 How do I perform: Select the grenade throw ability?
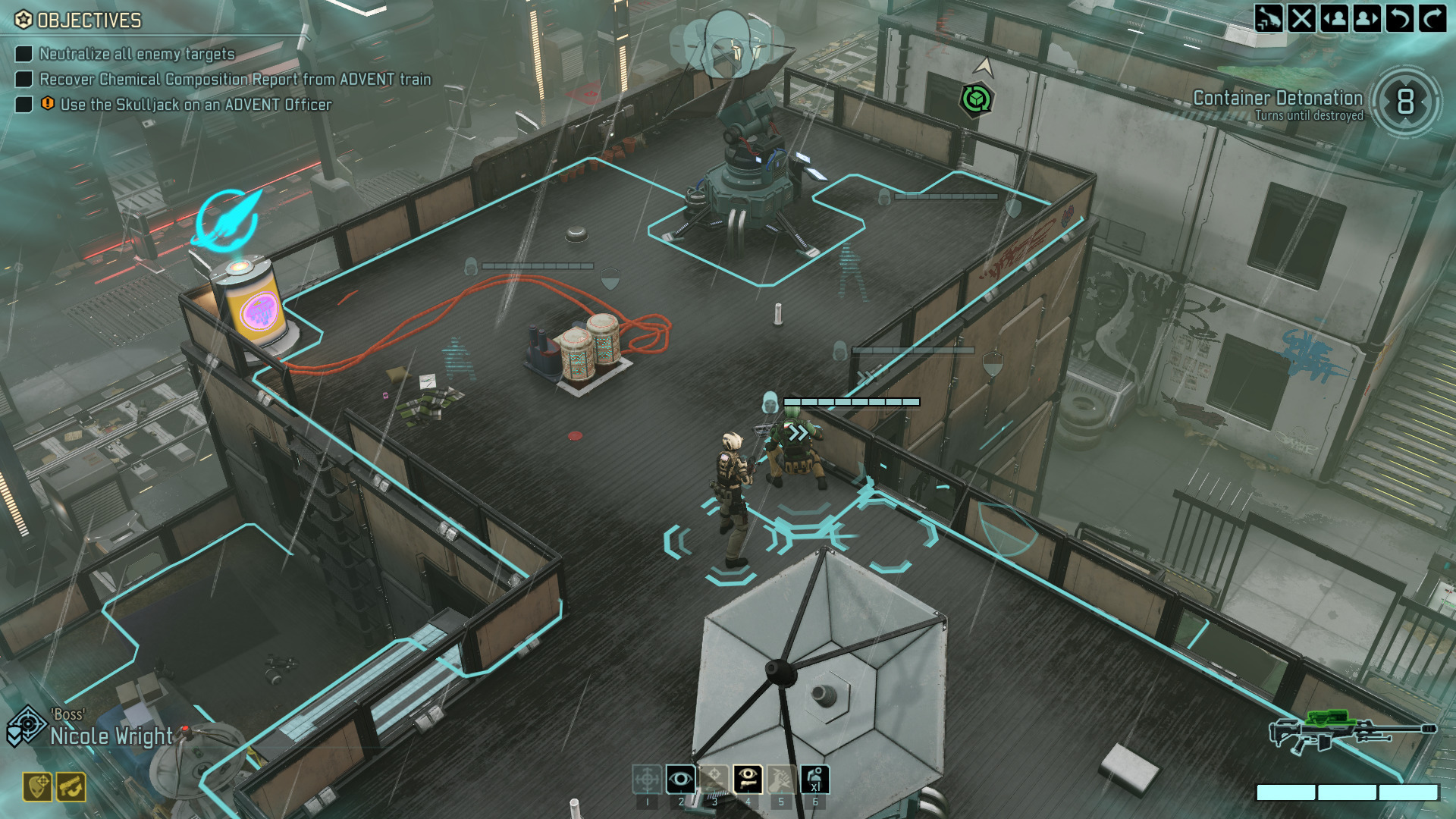coord(815,780)
